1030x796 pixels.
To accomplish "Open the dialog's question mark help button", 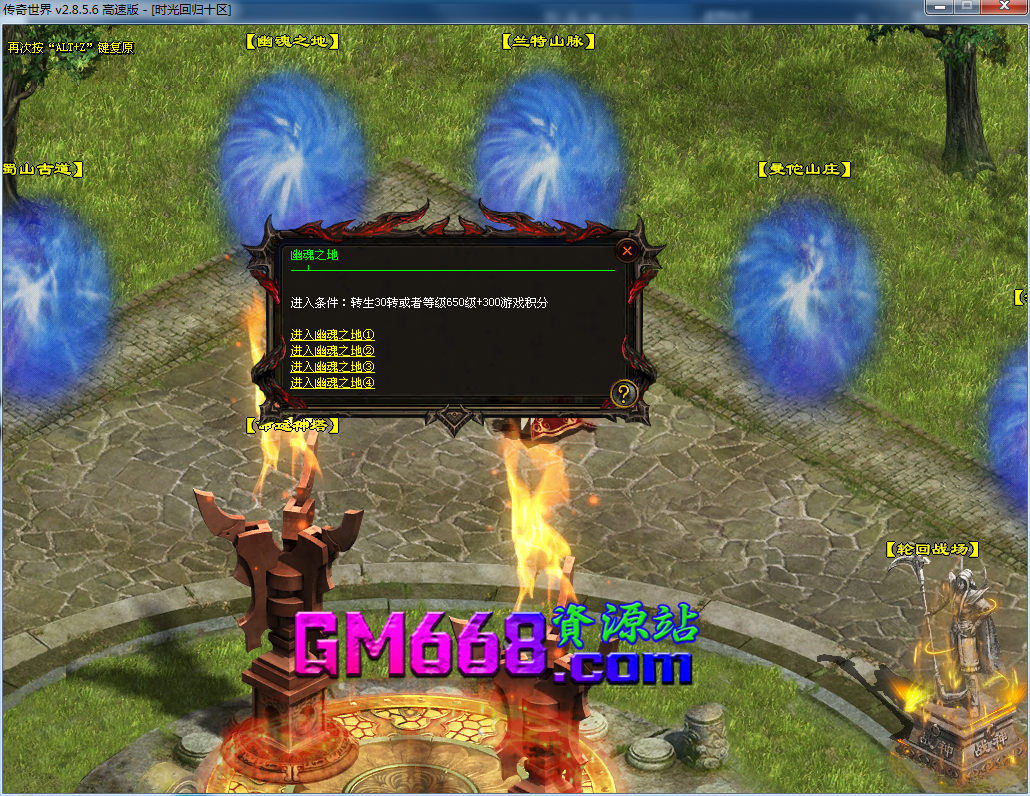I will (624, 393).
